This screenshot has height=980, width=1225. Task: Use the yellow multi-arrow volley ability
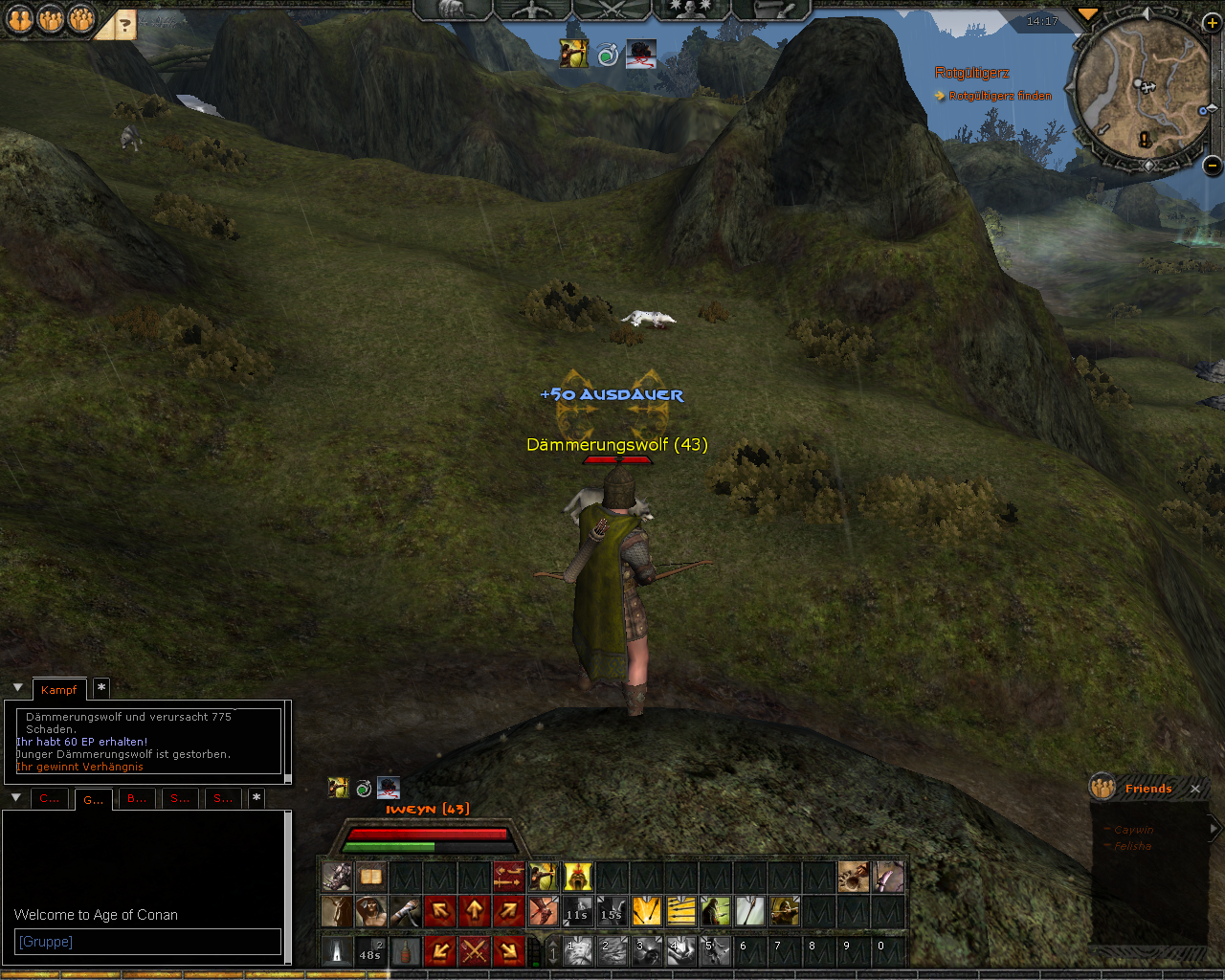pyautogui.click(x=680, y=910)
